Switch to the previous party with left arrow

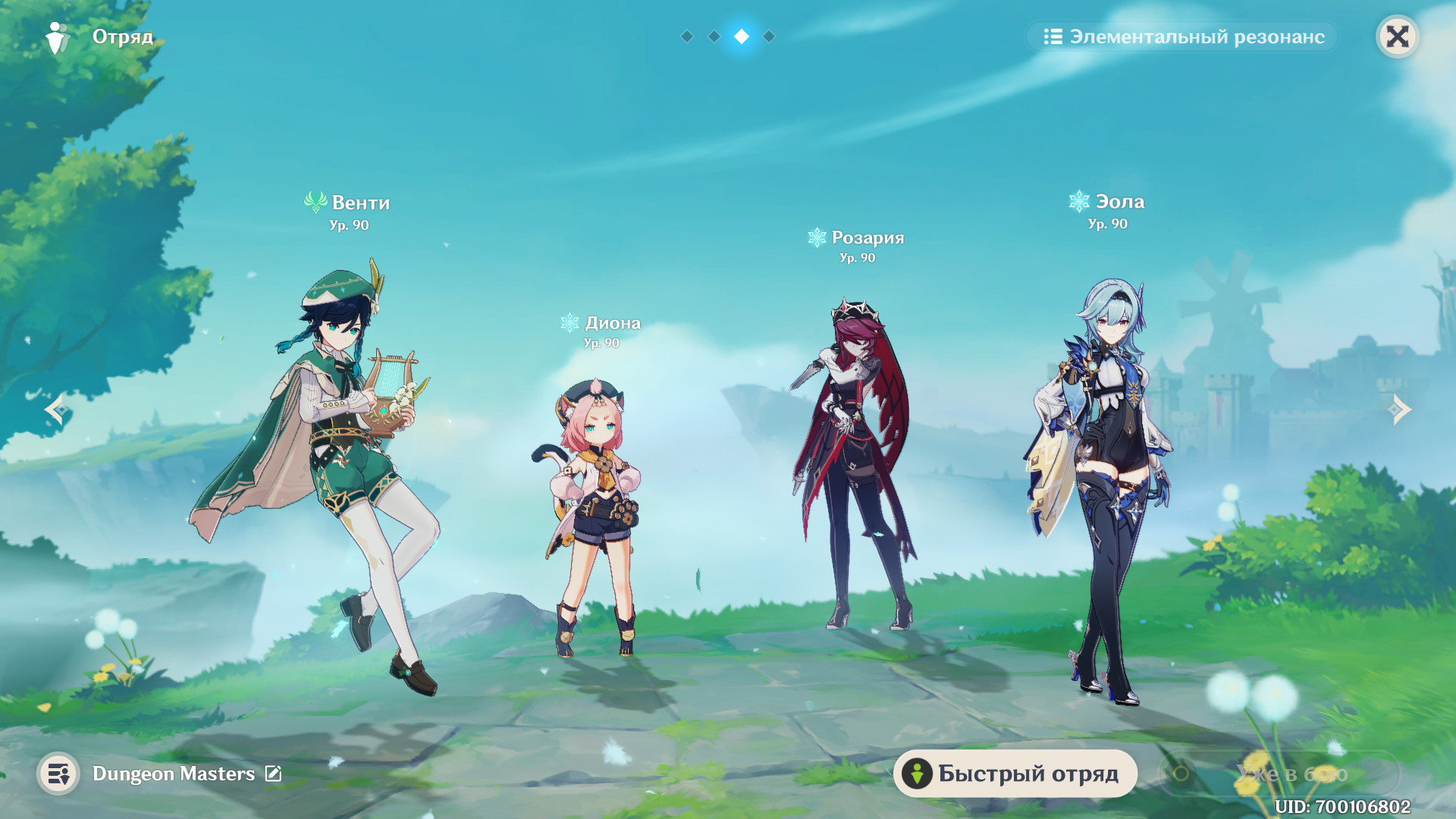coord(56,409)
